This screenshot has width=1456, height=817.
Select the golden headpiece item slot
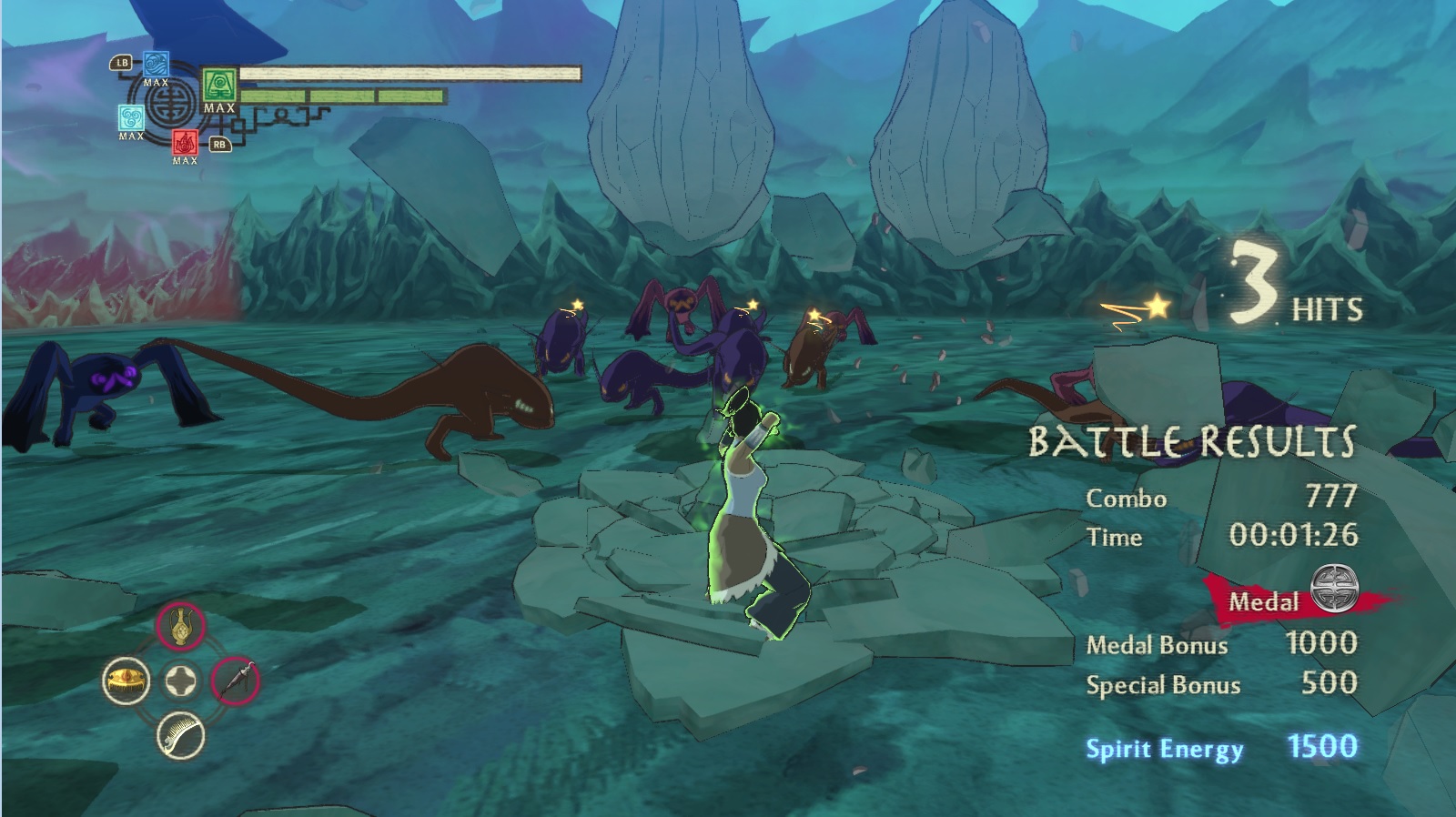tap(126, 681)
